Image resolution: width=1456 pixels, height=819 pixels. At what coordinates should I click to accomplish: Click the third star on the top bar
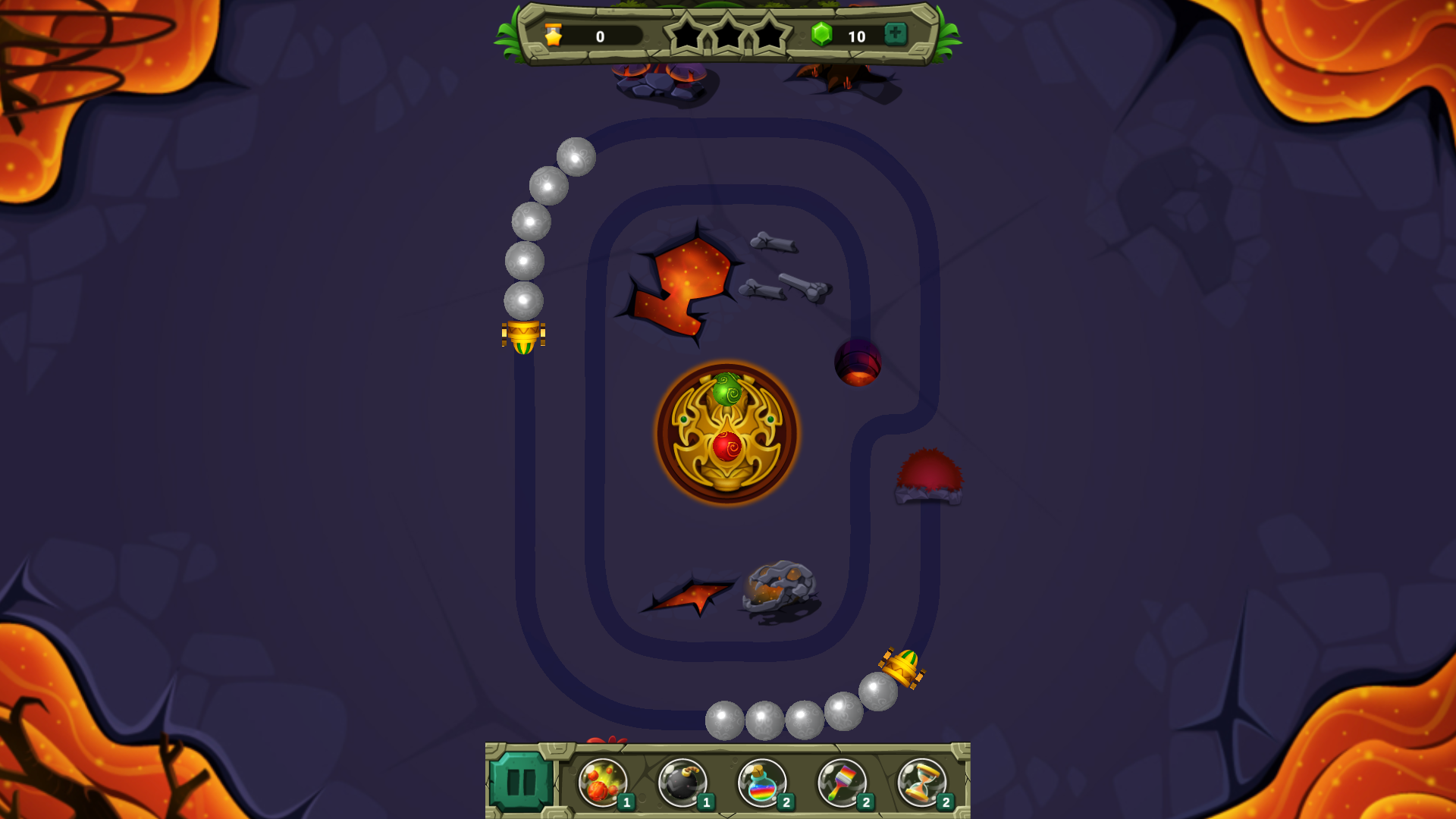(x=770, y=34)
